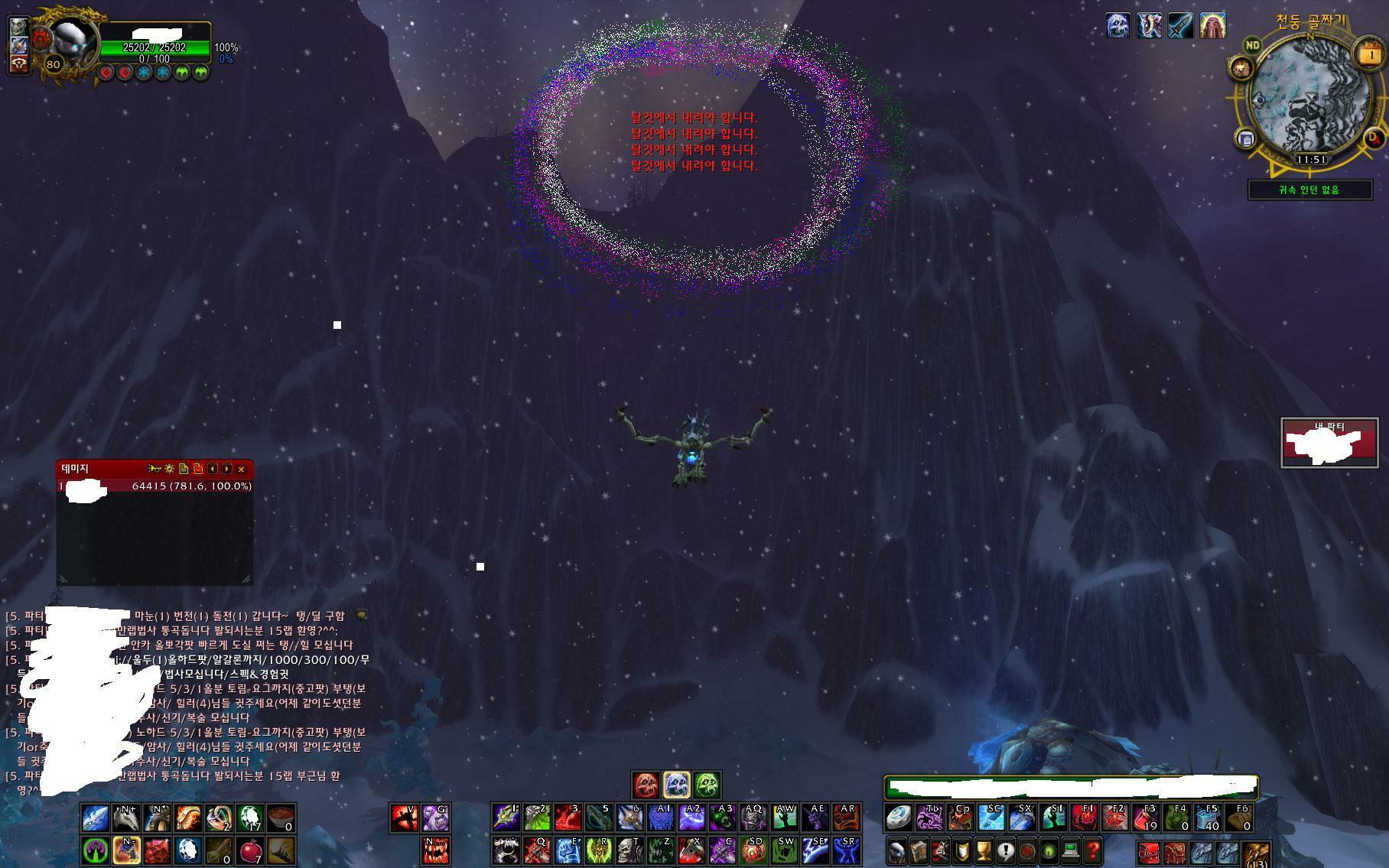Open the achievements gold trophy button
1389x868 pixels.
[x=984, y=850]
